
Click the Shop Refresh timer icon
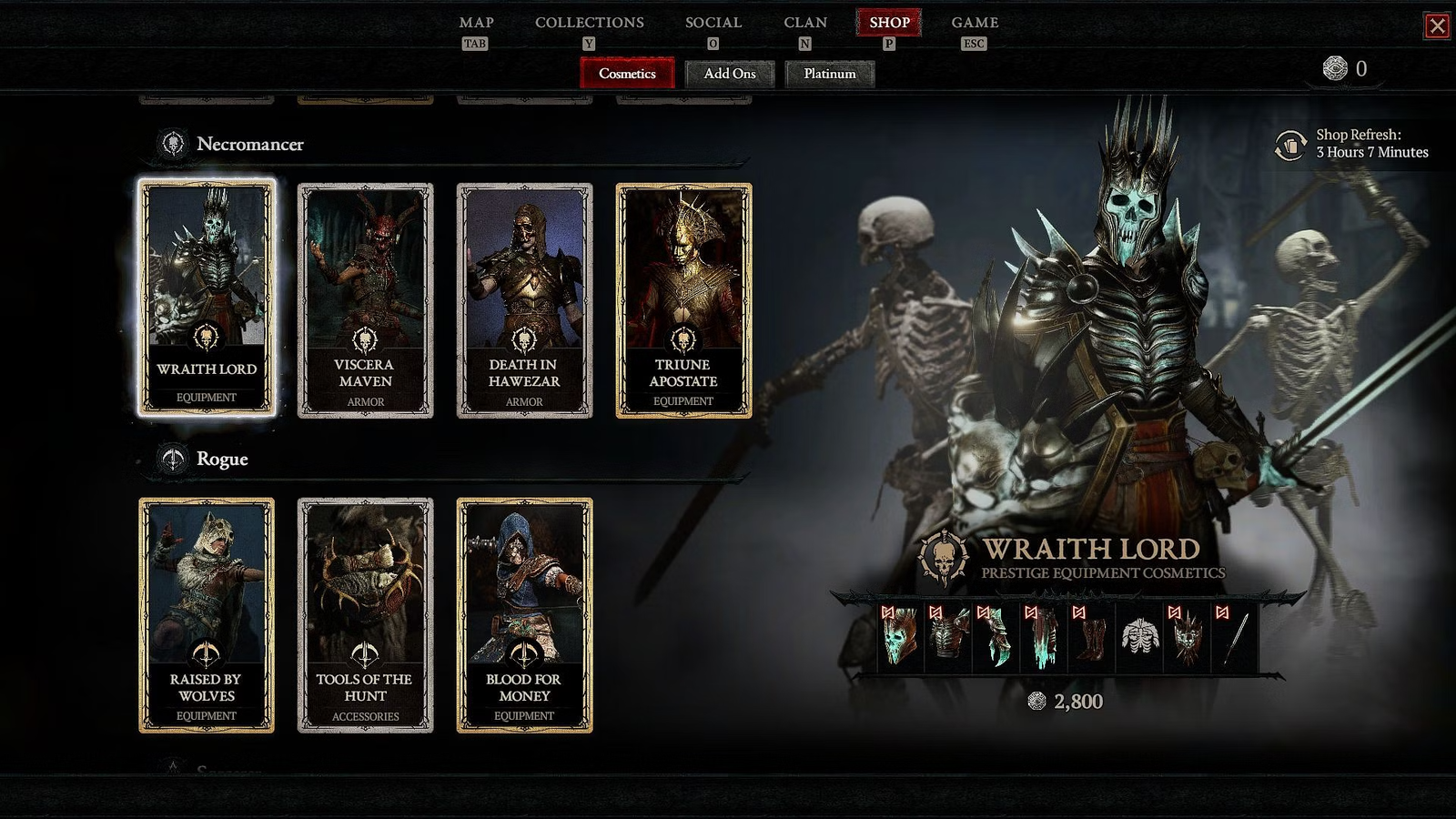click(1291, 146)
